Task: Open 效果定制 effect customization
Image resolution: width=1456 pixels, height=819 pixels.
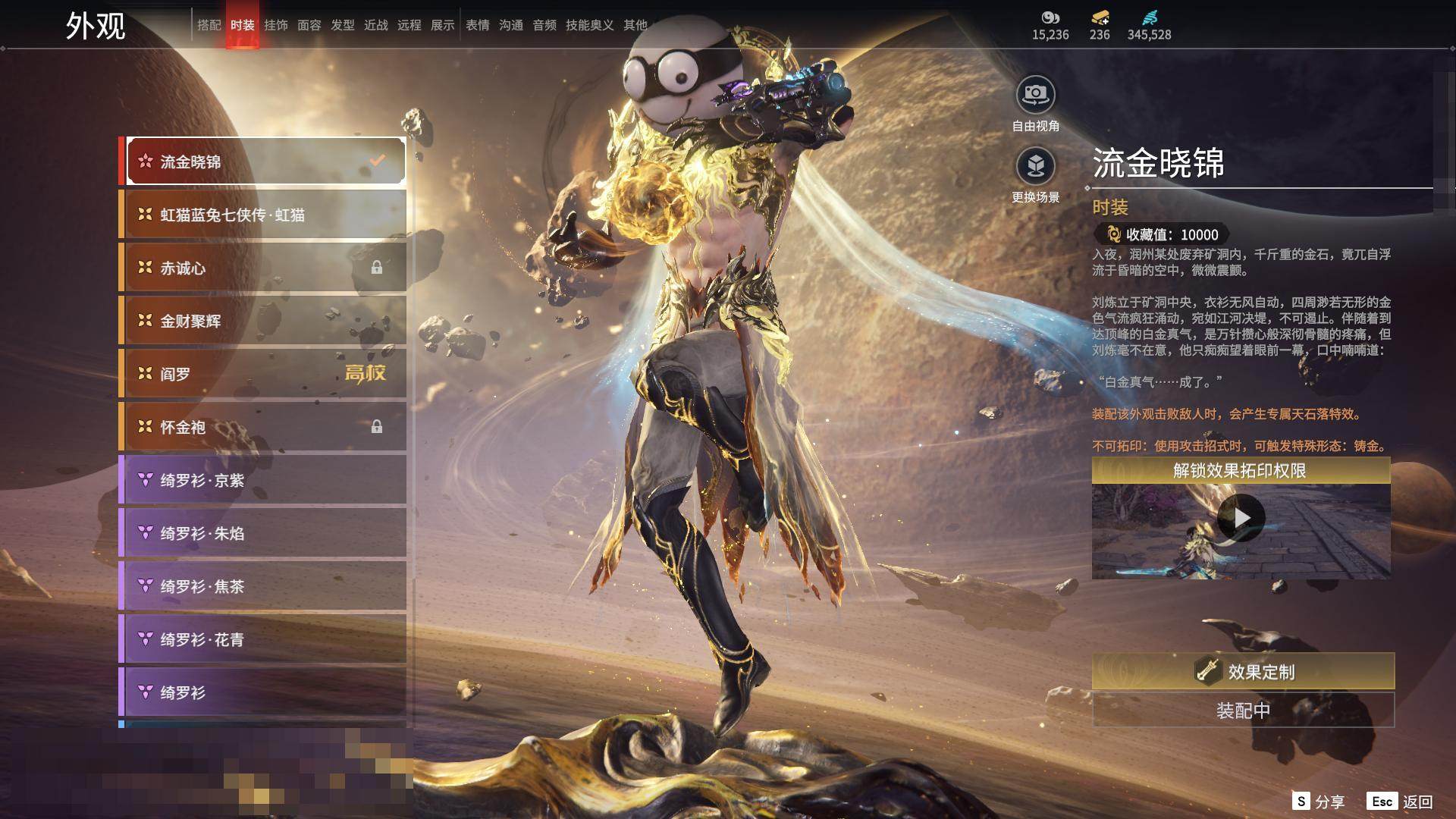Action: click(1243, 672)
